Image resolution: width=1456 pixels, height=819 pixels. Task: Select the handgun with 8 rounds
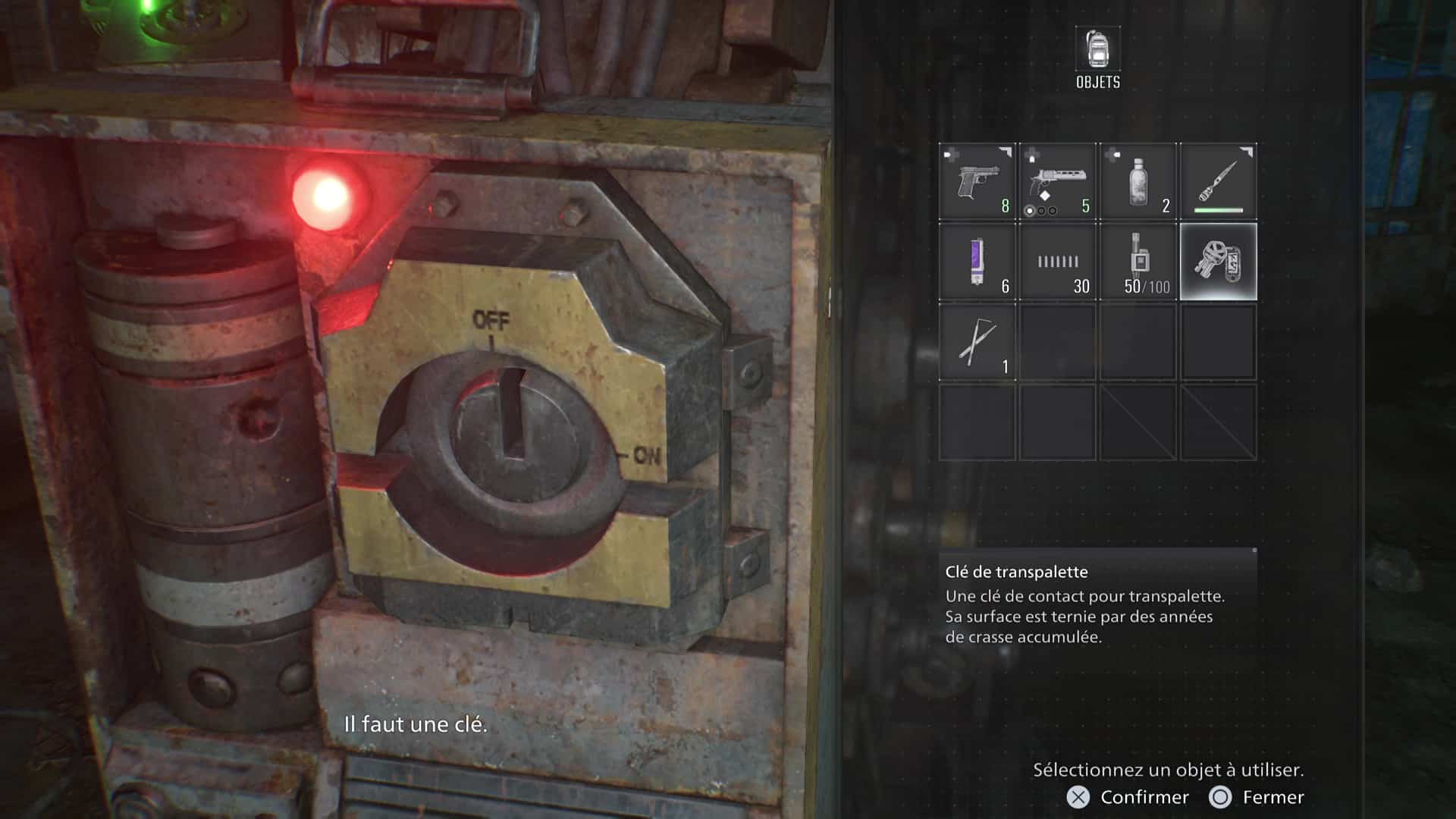pos(977,180)
